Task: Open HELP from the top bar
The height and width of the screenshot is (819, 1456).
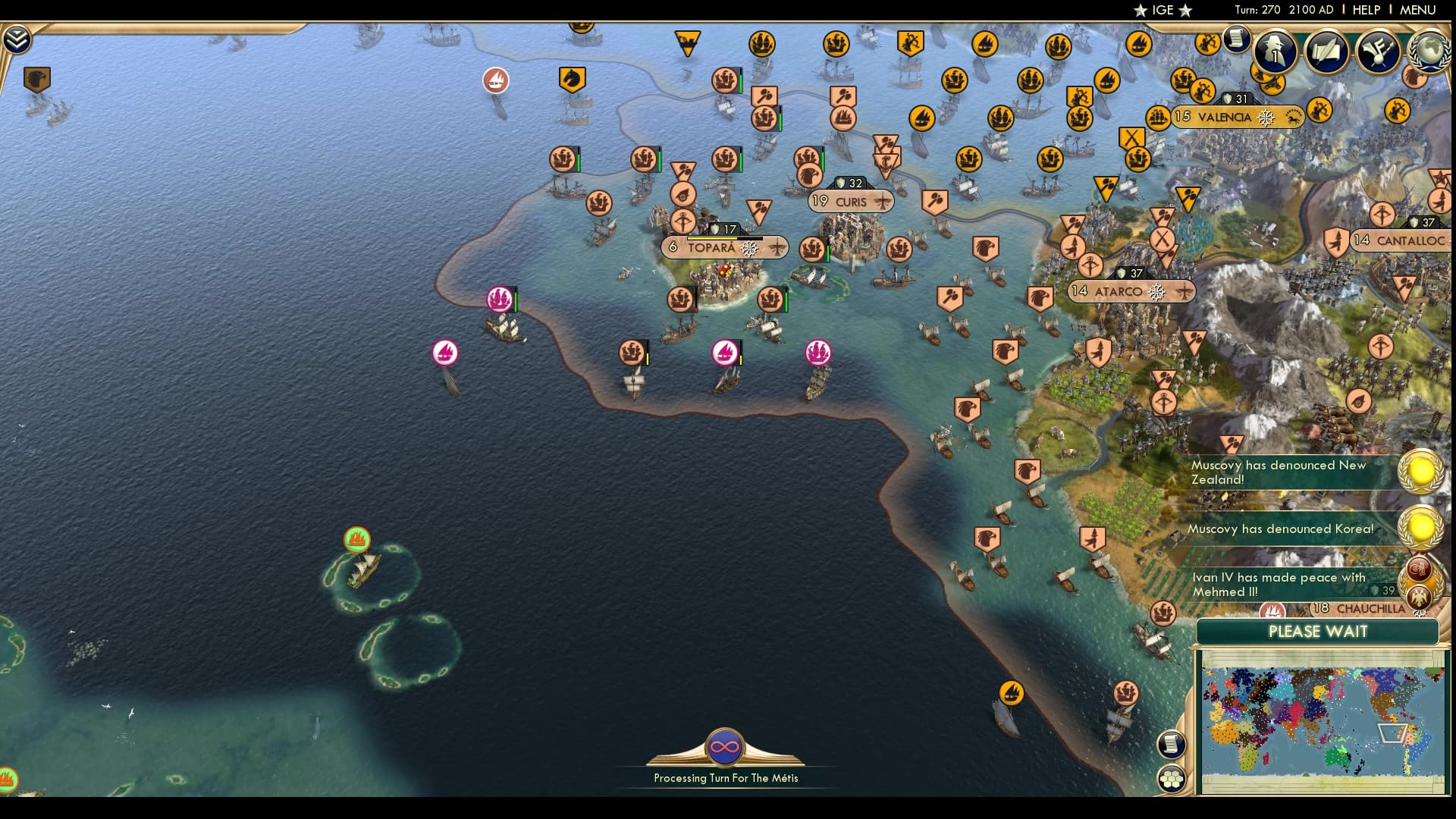Action: point(1365,10)
